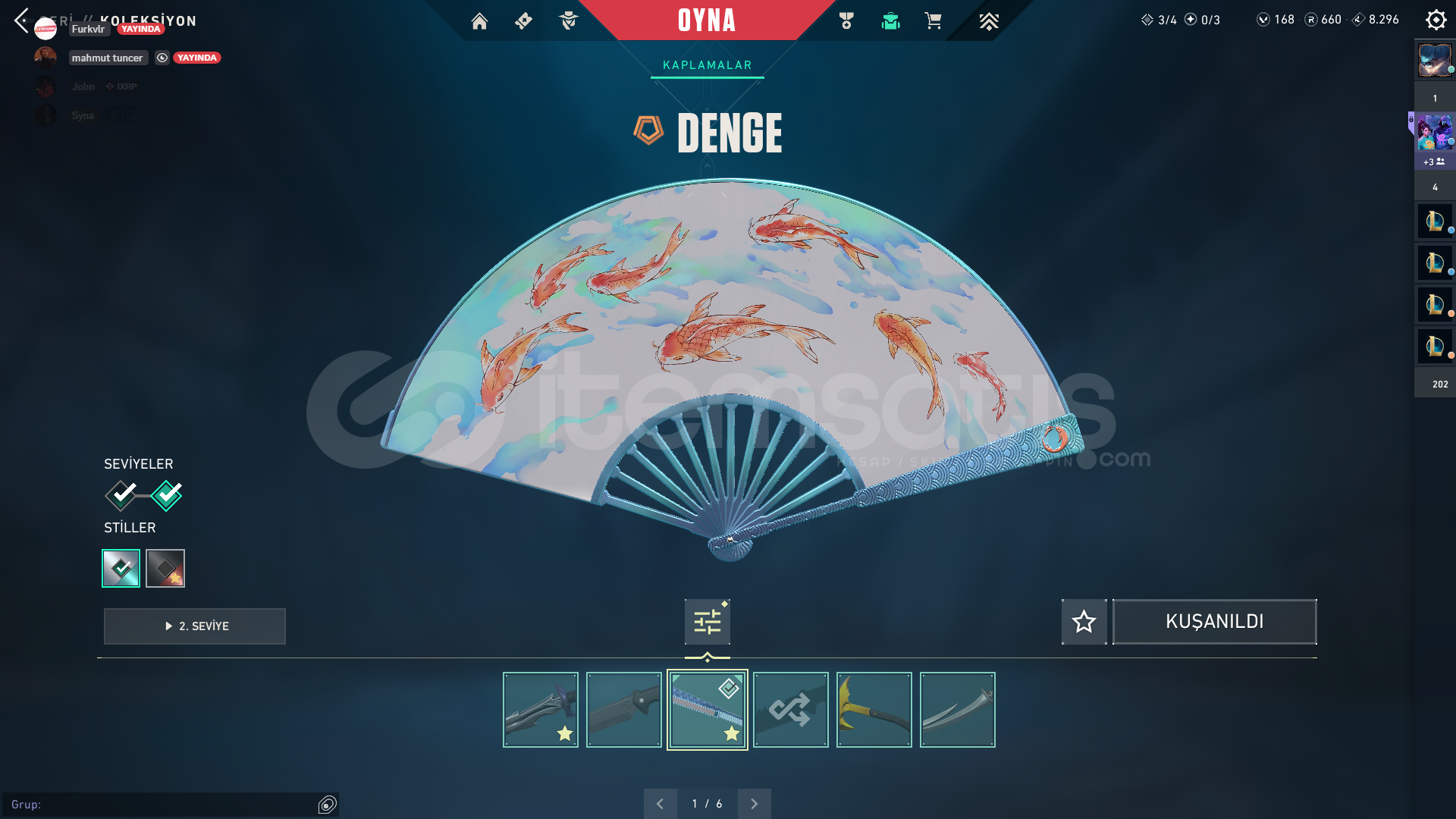1456x819 pixels.
Task: Open the home screen via house icon
Action: pyautogui.click(x=479, y=21)
